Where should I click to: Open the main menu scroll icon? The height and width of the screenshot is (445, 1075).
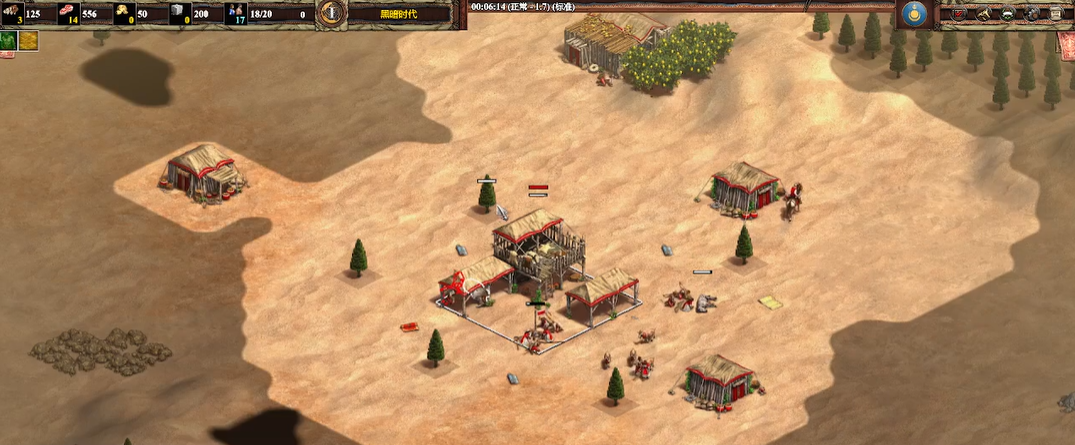point(1057,14)
